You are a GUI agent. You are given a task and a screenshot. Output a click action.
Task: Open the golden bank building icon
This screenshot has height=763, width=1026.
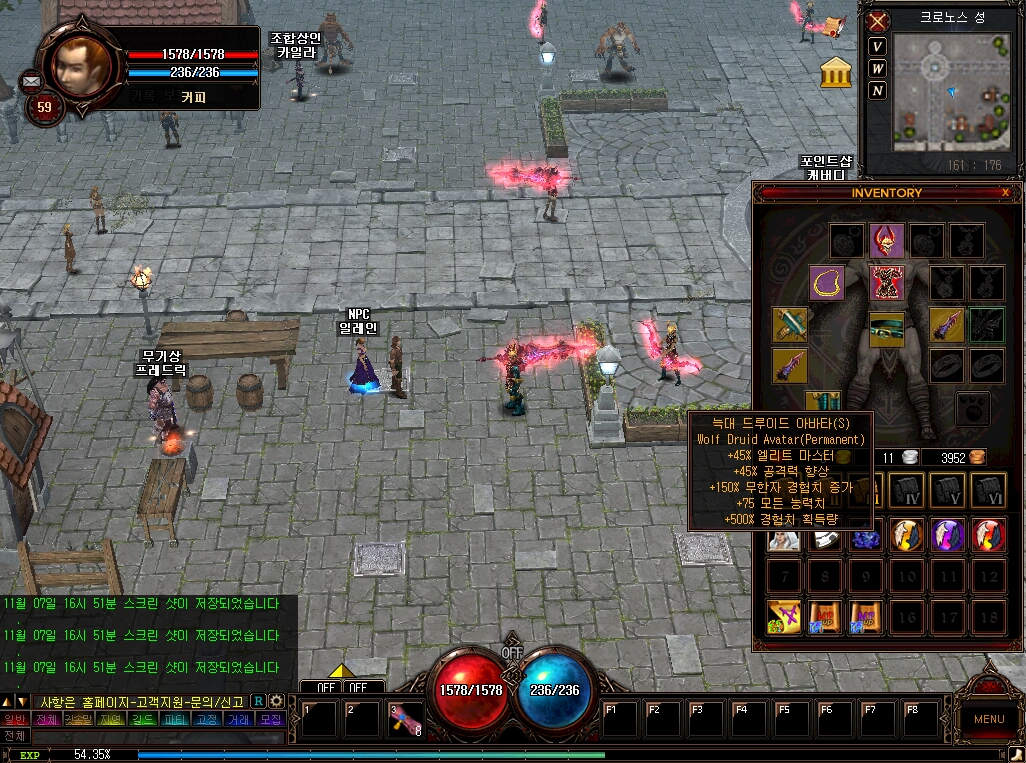click(836, 72)
